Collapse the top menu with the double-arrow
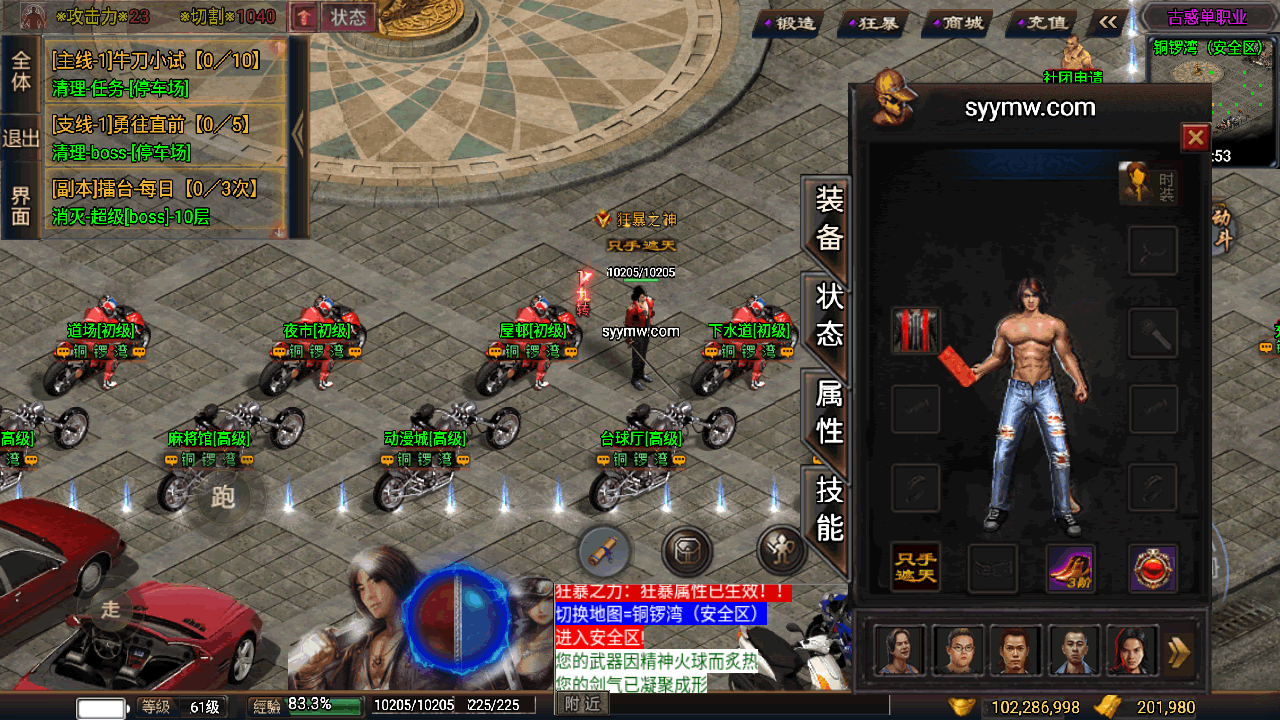This screenshot has width=1280, height=720. [1108, 22]
